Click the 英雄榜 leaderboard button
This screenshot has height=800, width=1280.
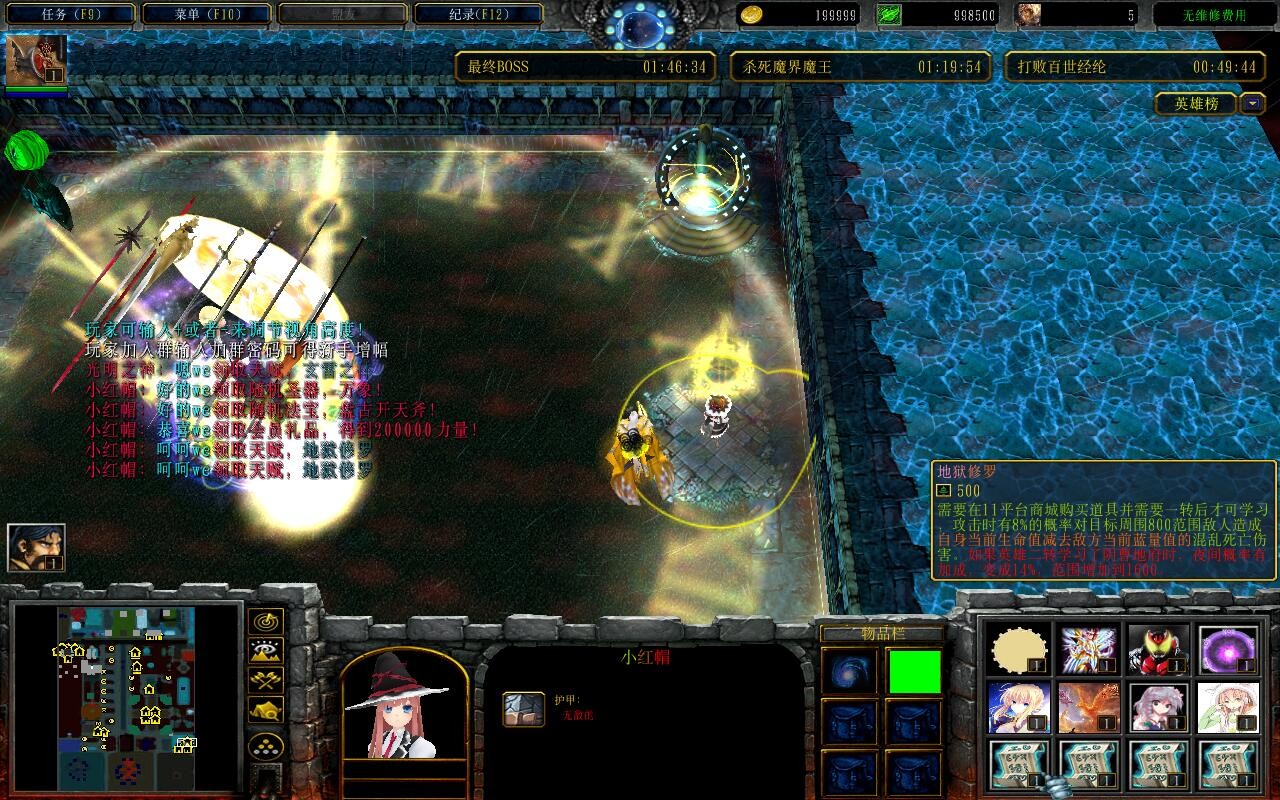coord(1196,103)
